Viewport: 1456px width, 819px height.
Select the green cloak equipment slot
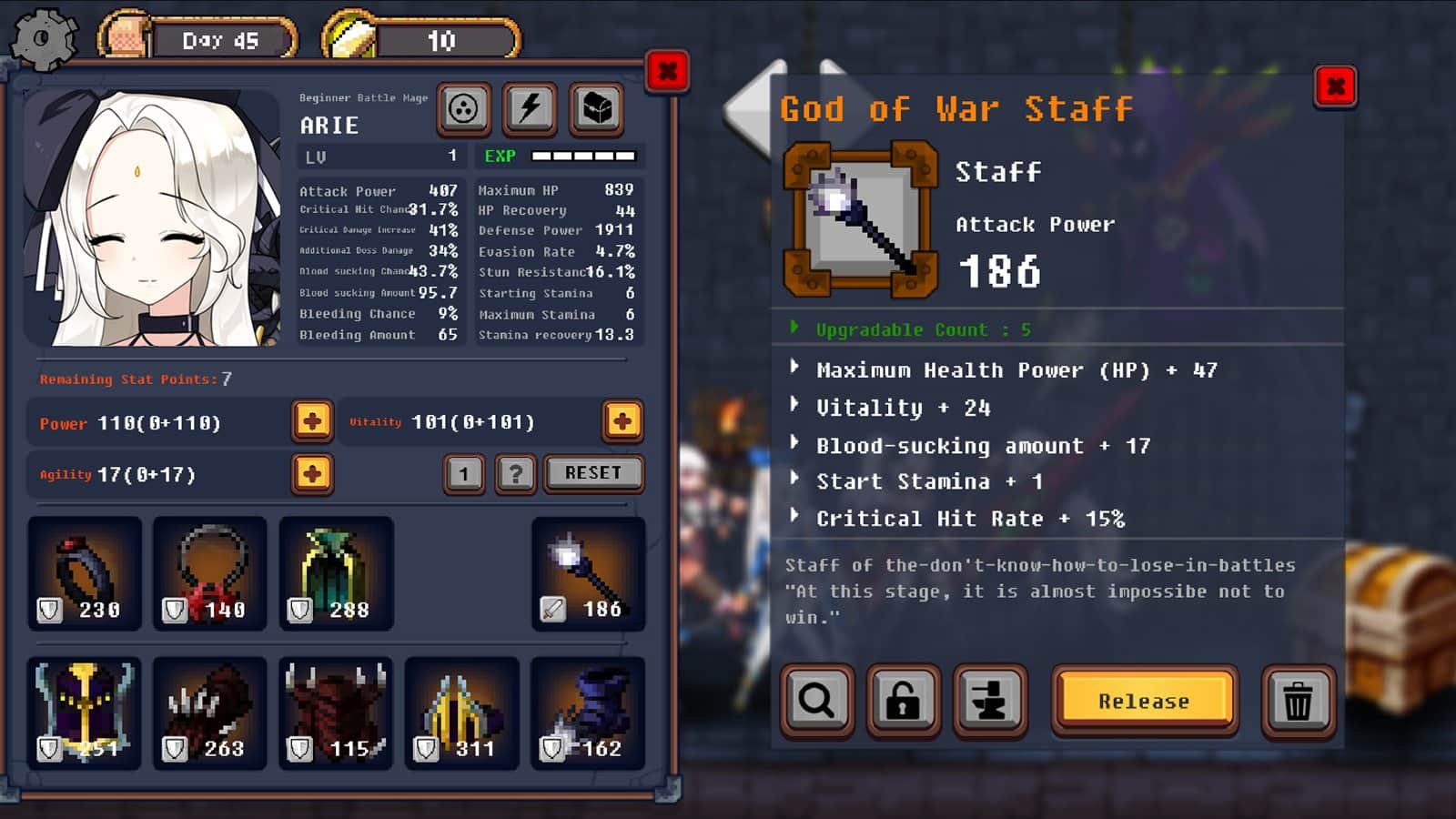(336, 573)
